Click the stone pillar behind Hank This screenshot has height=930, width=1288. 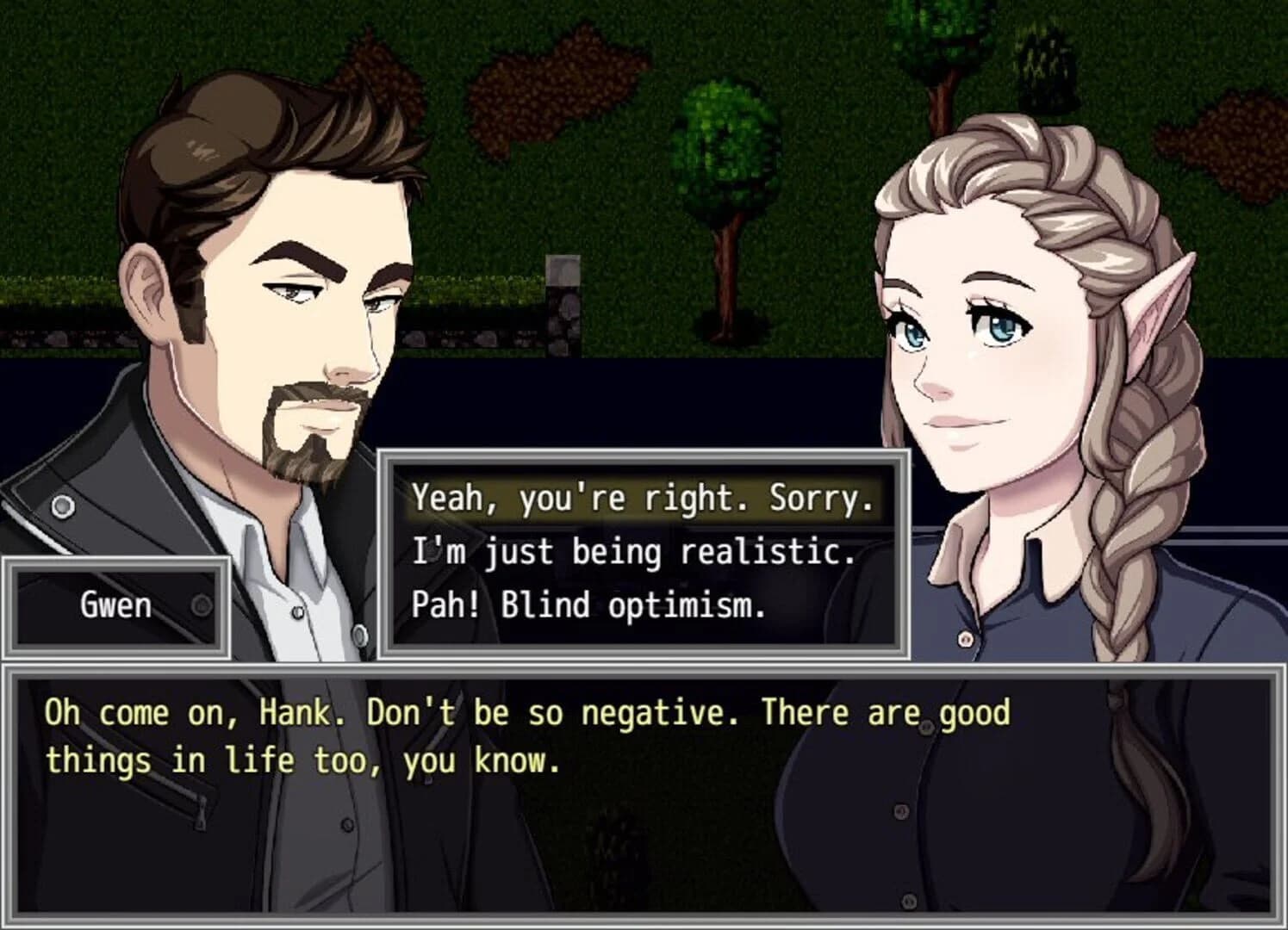coord(562,293)
